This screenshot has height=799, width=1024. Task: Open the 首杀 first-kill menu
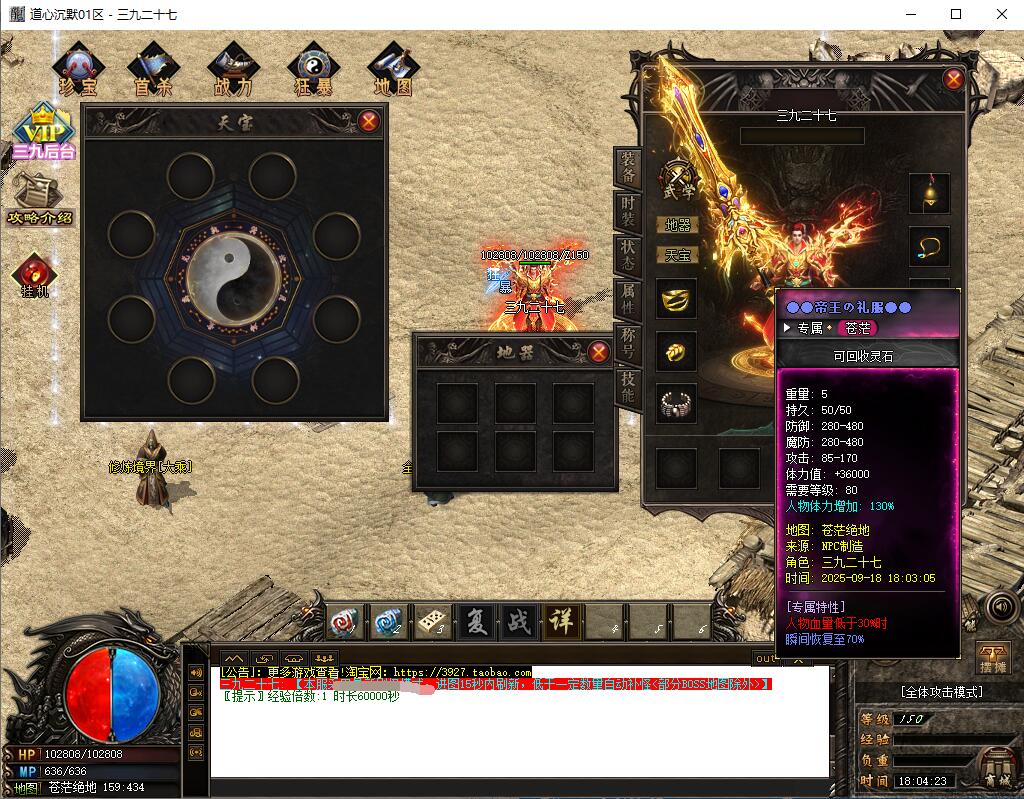click(154, 70)
